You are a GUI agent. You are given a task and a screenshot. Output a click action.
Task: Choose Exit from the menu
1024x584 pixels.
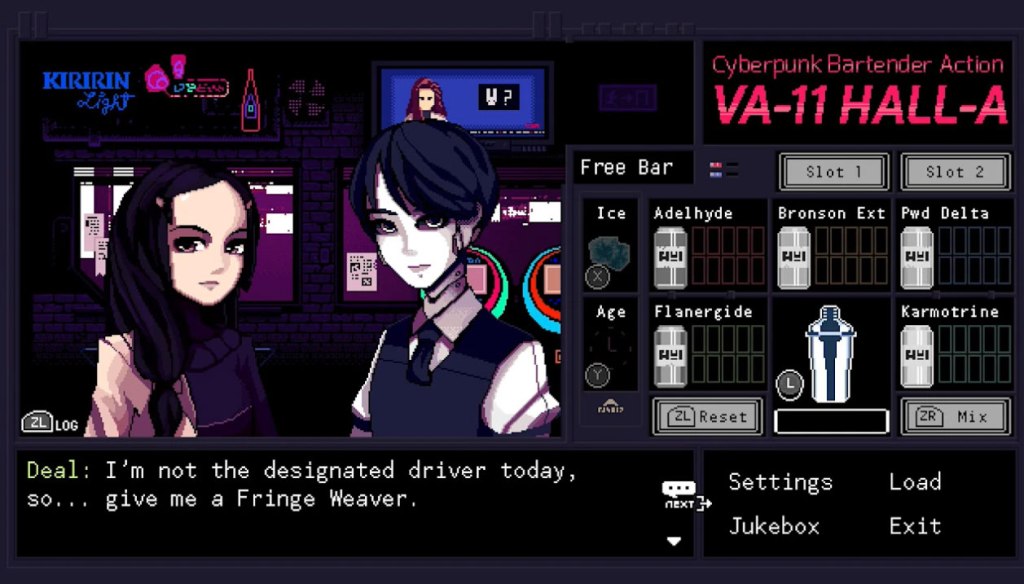click(915, 526)
